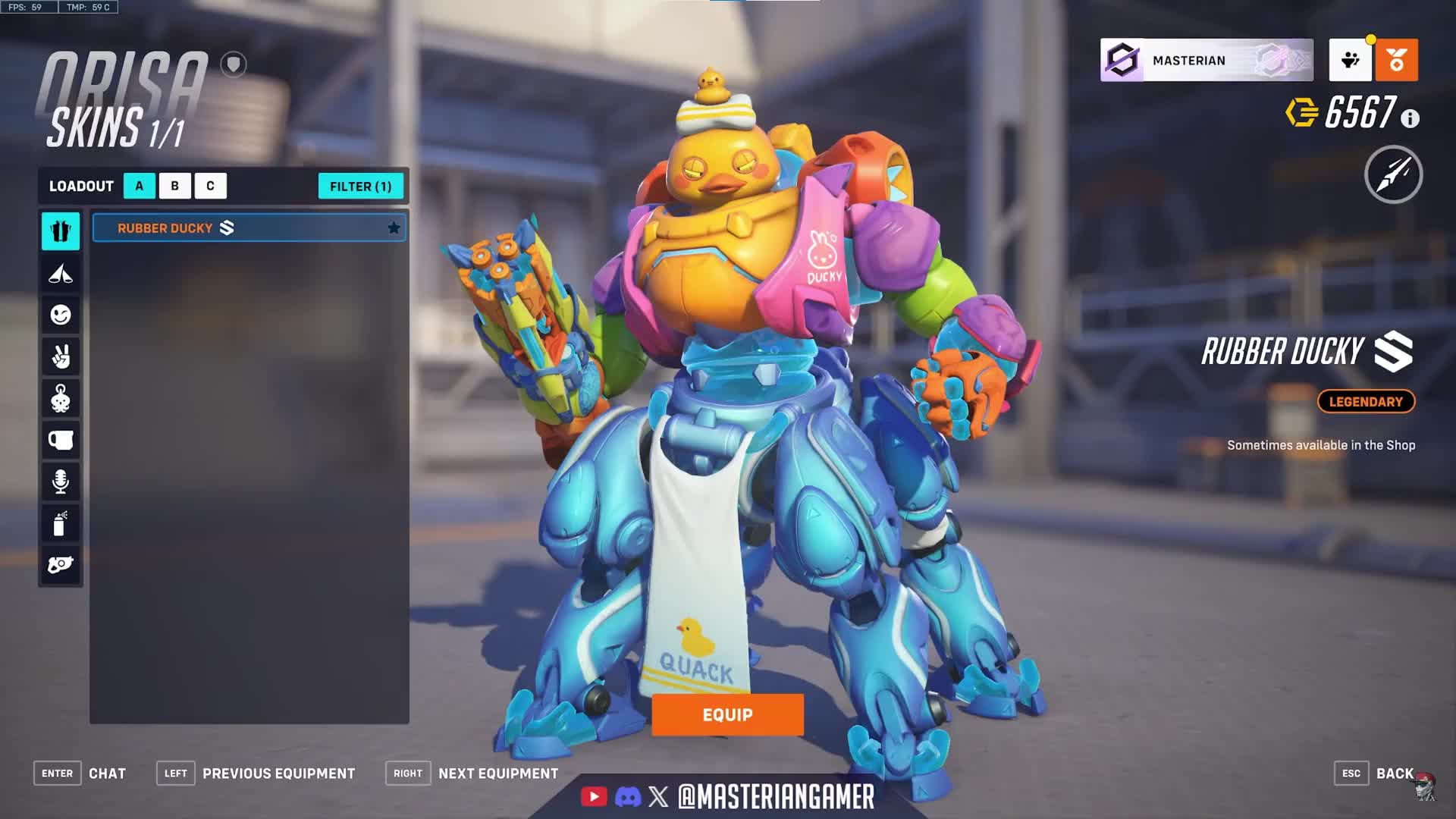Viewport: 1456px width, 819px height.
Task: Click the orange medal challenges icon
Action: 1396,60
